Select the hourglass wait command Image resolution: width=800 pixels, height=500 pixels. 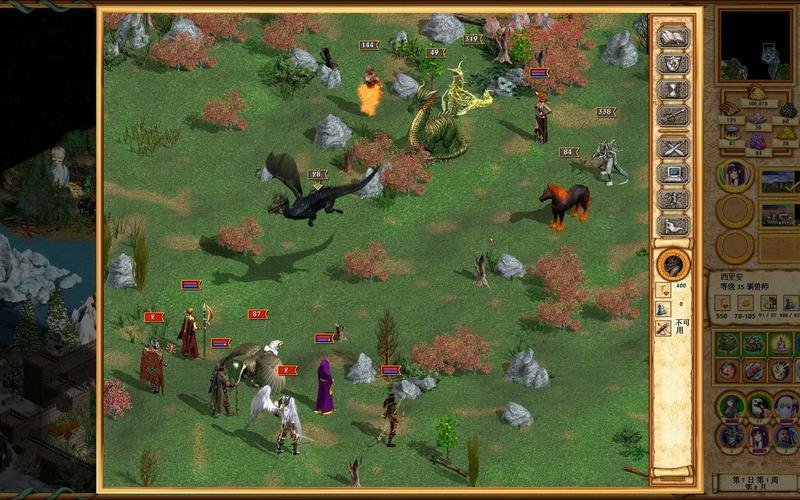click(x=673, y=90)
